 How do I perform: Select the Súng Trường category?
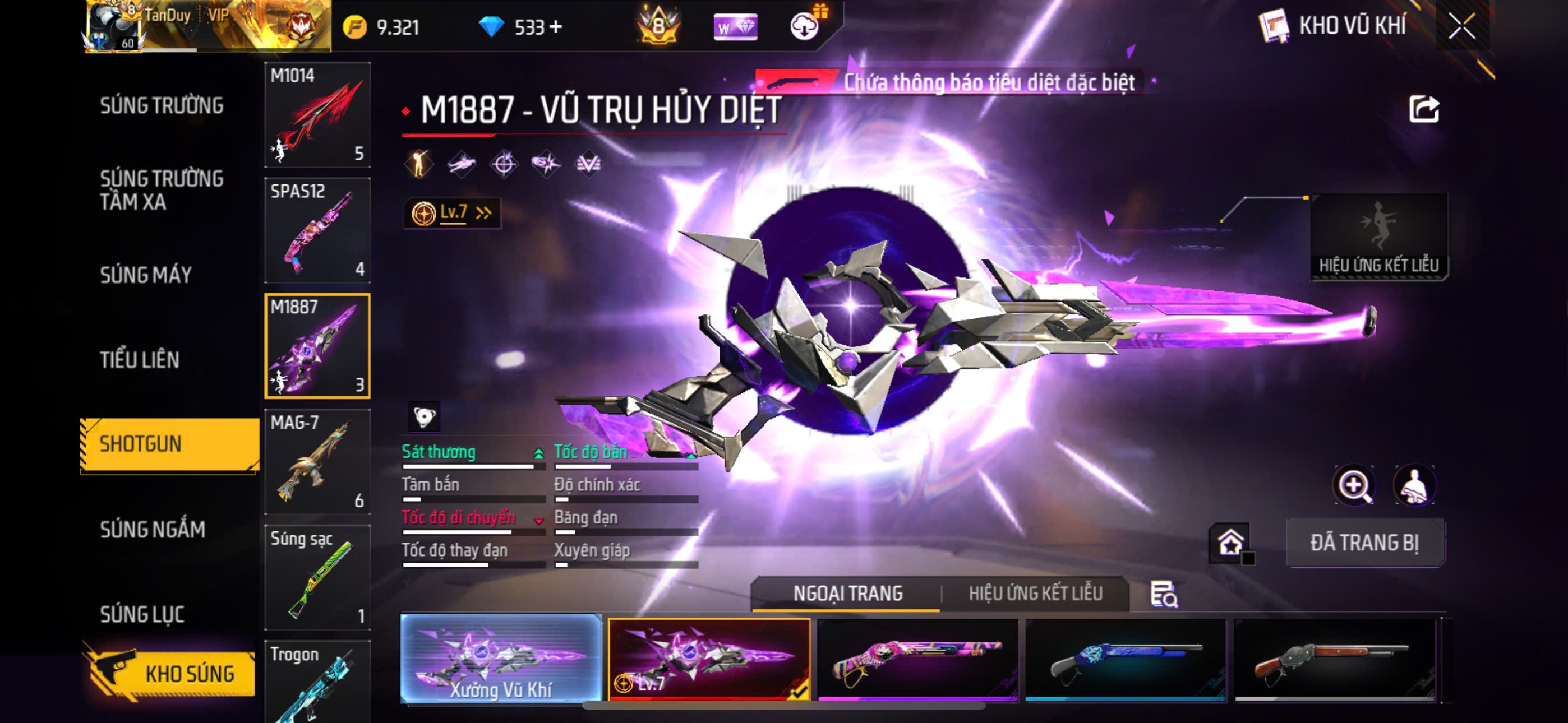coord(162,105)
